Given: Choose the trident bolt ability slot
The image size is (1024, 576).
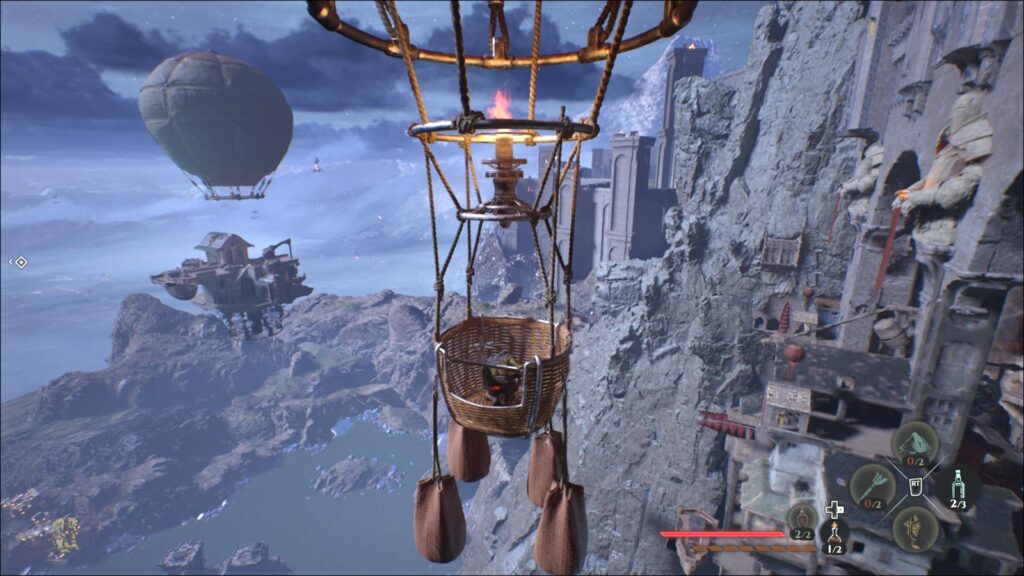Looking at the screenshot, I should click(x=870, y=486).
